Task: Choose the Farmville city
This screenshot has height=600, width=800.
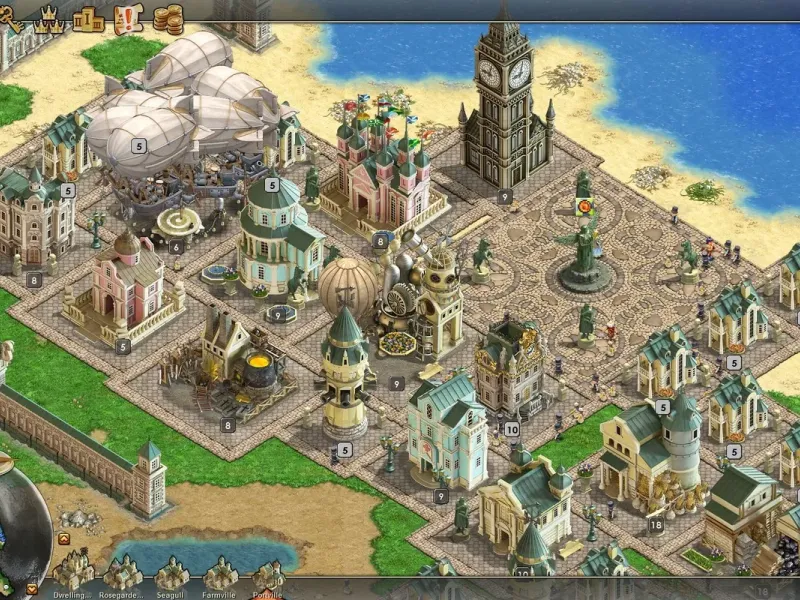Action: point(220,573)
